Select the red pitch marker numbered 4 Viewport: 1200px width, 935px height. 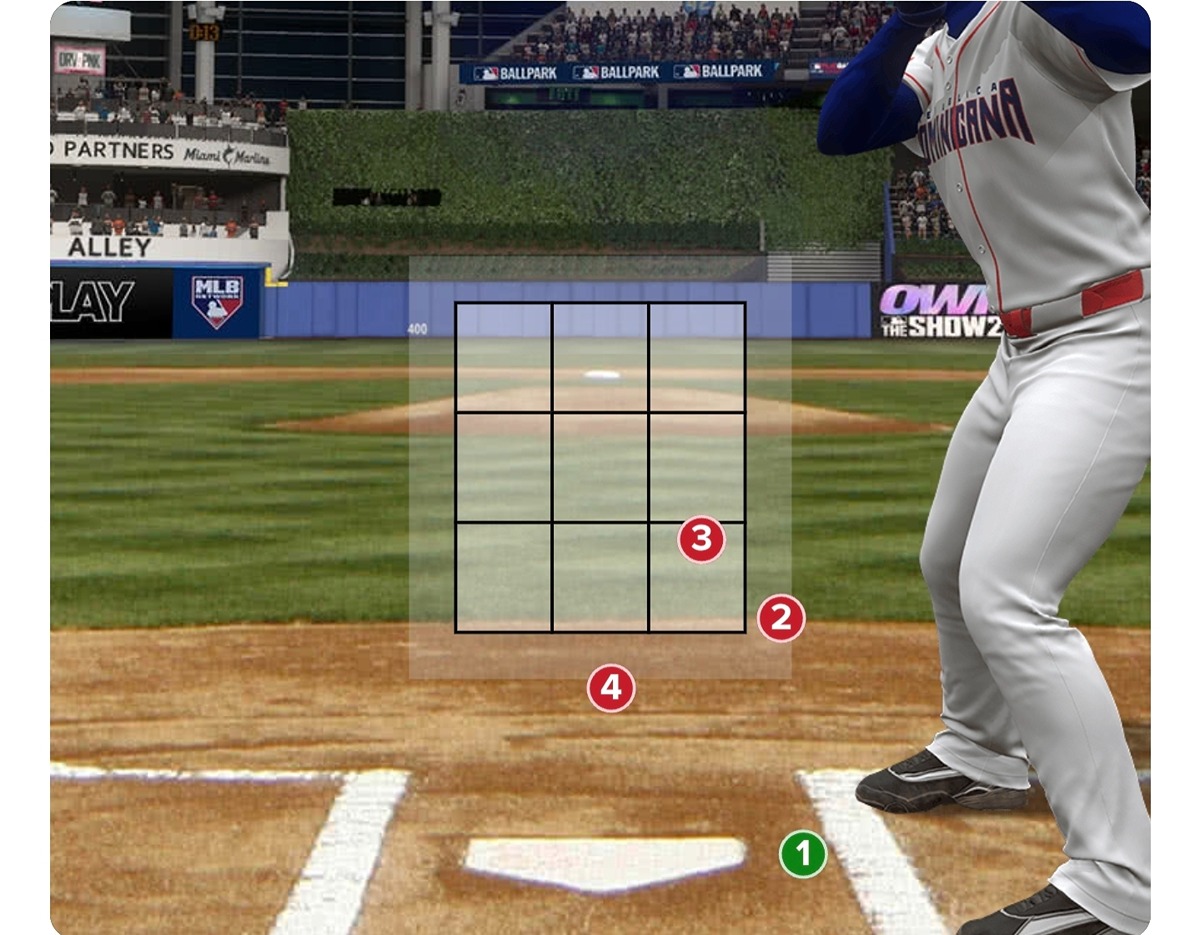(611, 688)
